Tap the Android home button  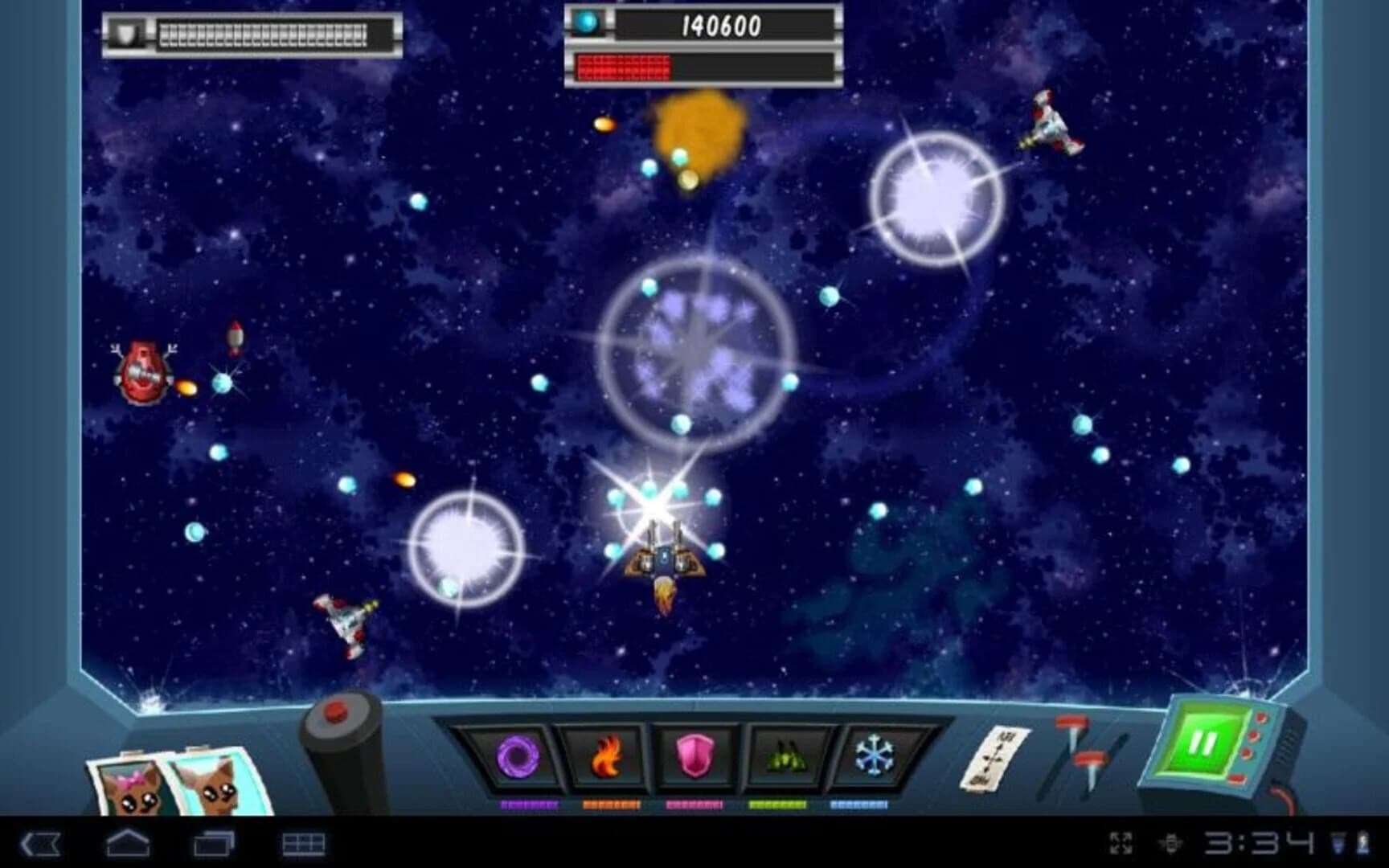[127, 844]
